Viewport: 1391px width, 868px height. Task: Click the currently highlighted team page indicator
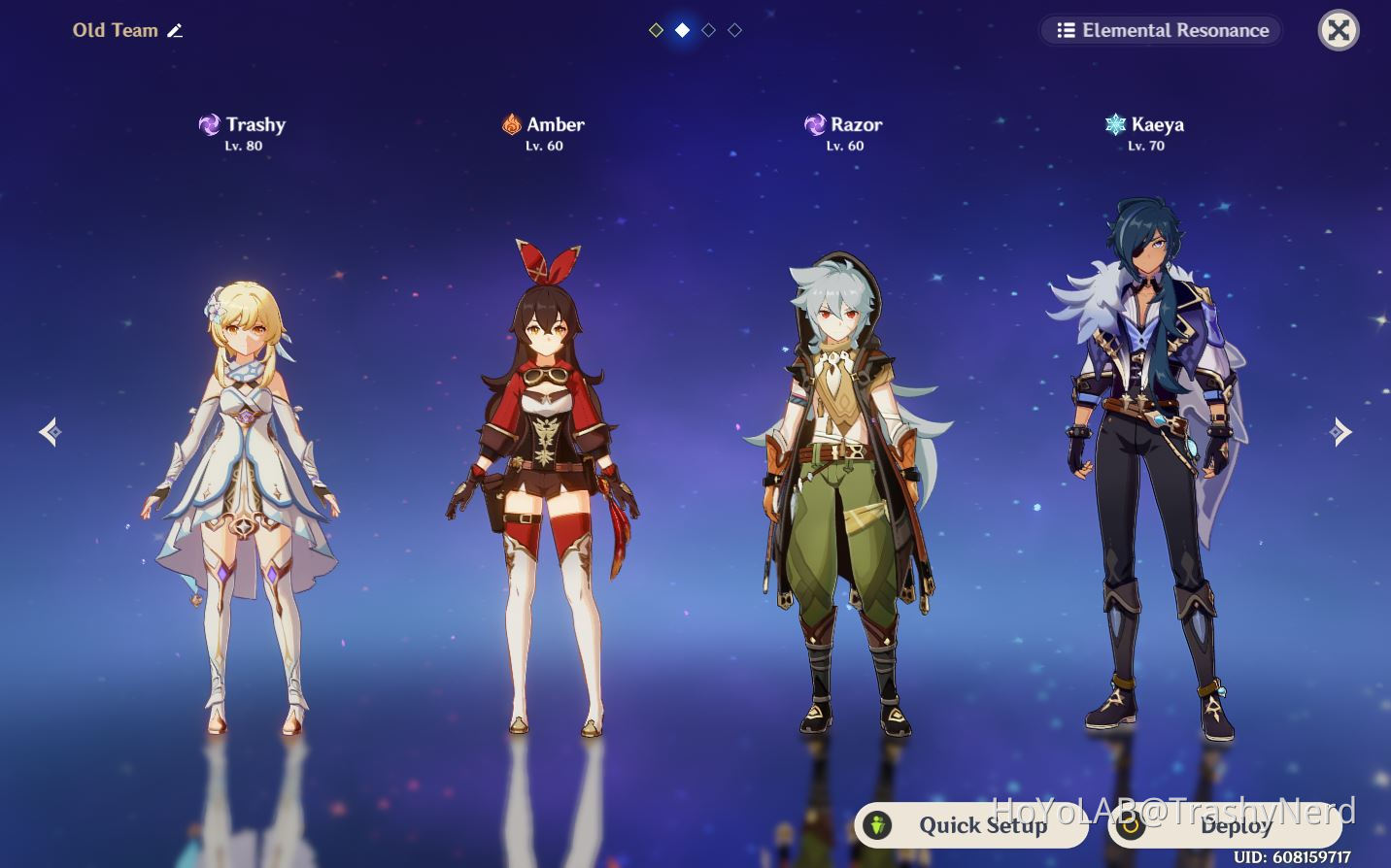pos(682,30)
